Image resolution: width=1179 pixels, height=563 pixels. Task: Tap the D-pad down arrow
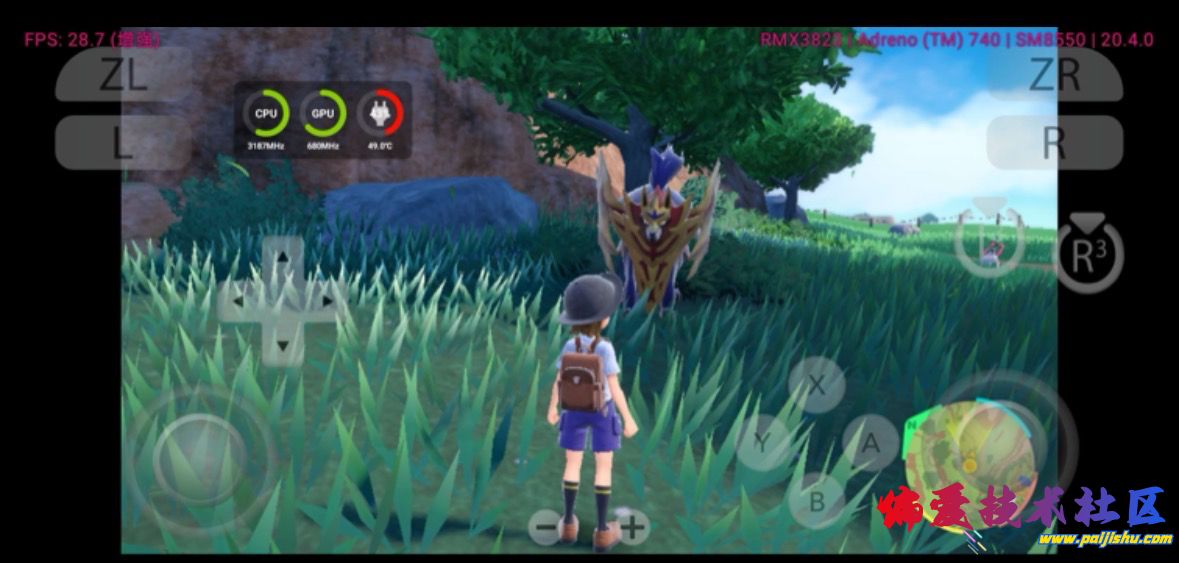[x=283, y=345]
